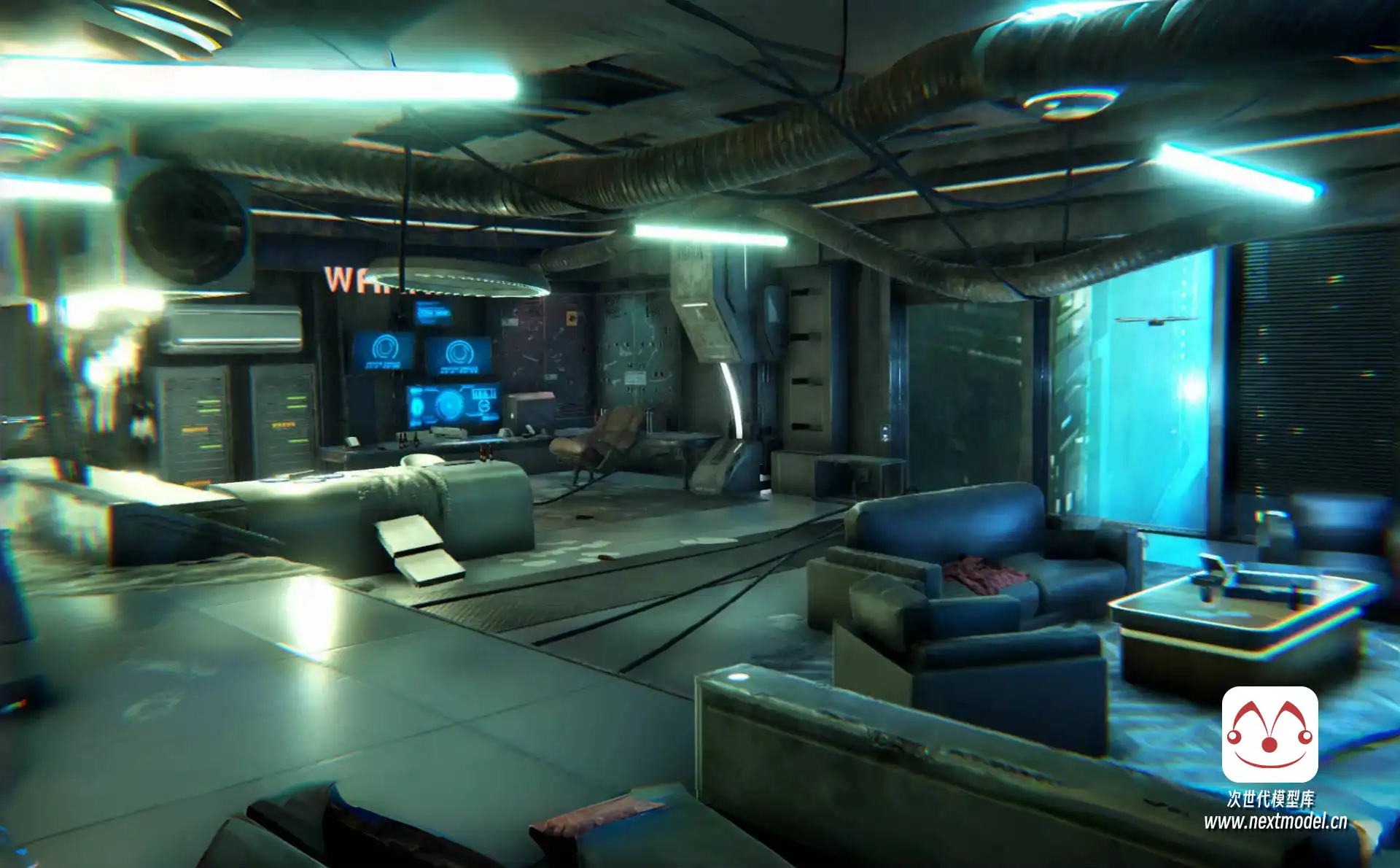This screenshot has height=868, width=1400.
Task: Click the red jester face watermark logo
Action: (1269, 734)
